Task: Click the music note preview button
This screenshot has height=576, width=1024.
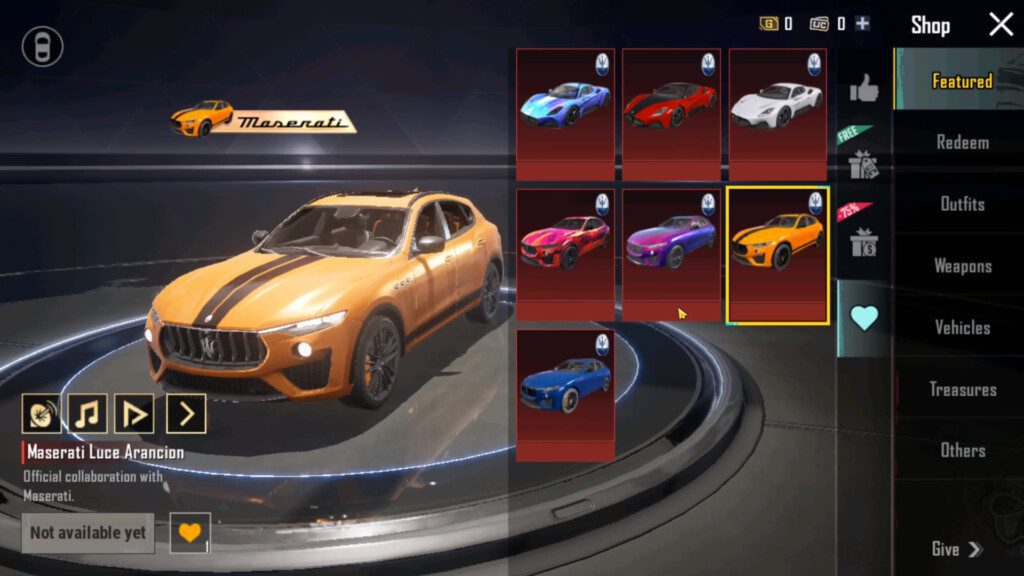Action: click(88, 413)
